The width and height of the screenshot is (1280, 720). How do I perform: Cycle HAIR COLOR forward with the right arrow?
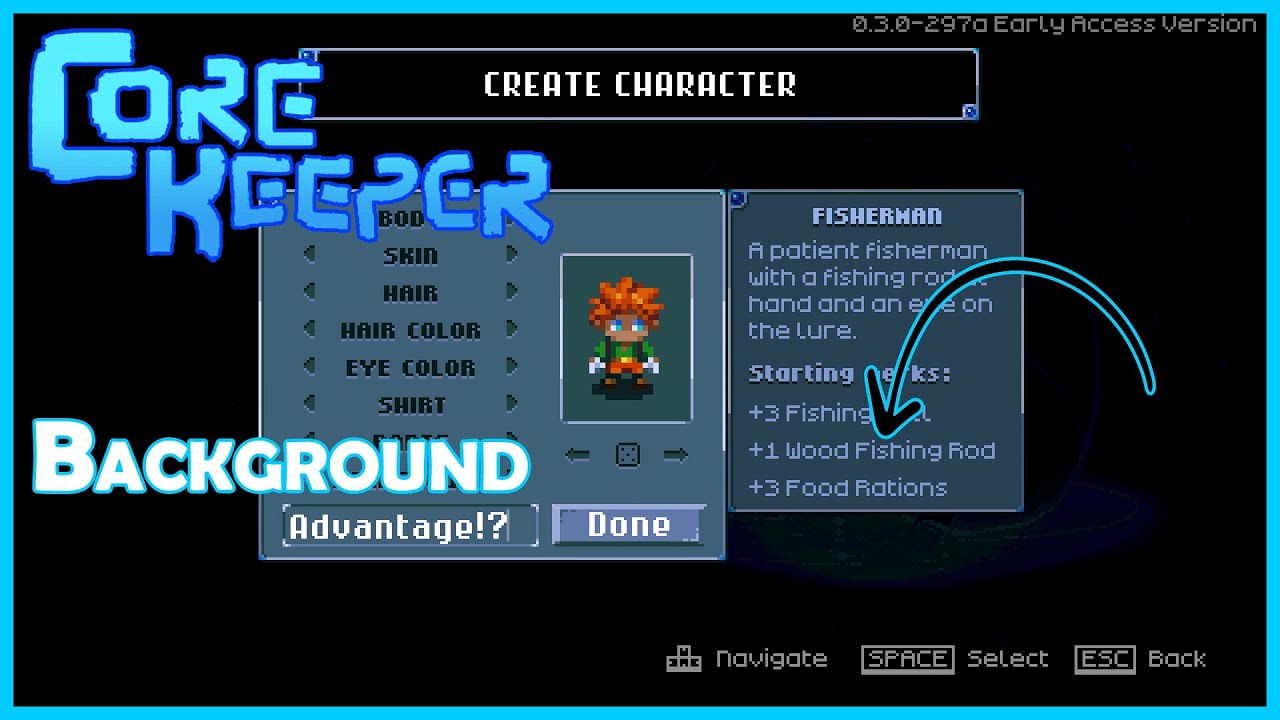(x=511, y=330)
